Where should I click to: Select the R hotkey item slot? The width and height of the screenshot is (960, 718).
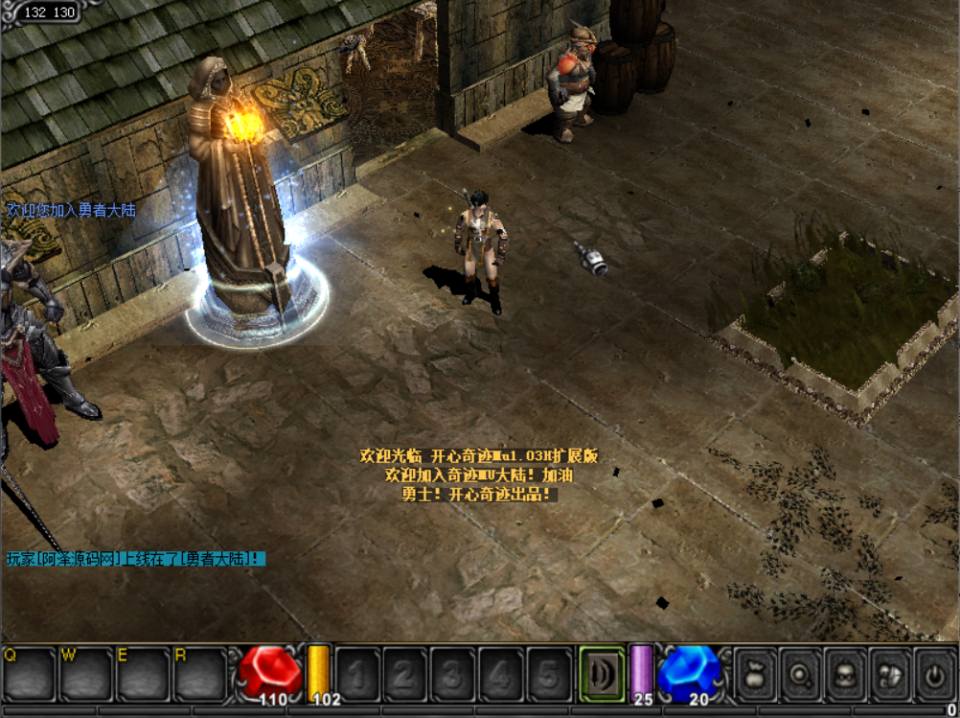(201, 674)
